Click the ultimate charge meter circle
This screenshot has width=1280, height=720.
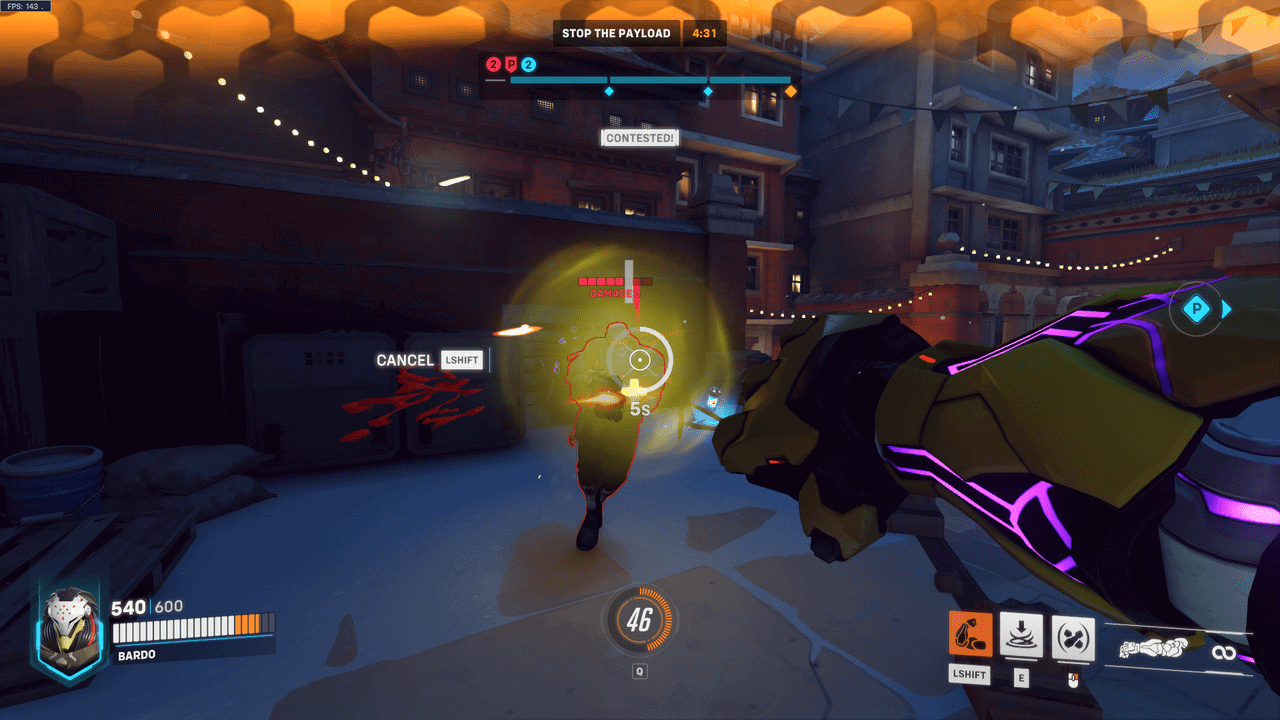640,621
